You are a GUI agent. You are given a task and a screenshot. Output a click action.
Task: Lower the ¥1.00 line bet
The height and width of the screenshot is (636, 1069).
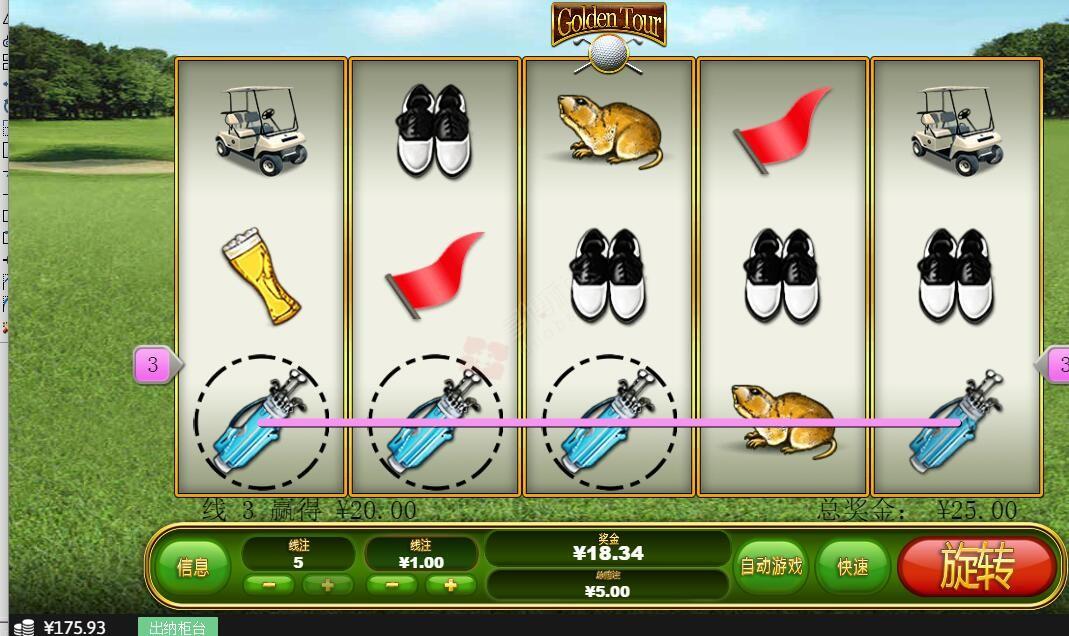tap(392, 585)
